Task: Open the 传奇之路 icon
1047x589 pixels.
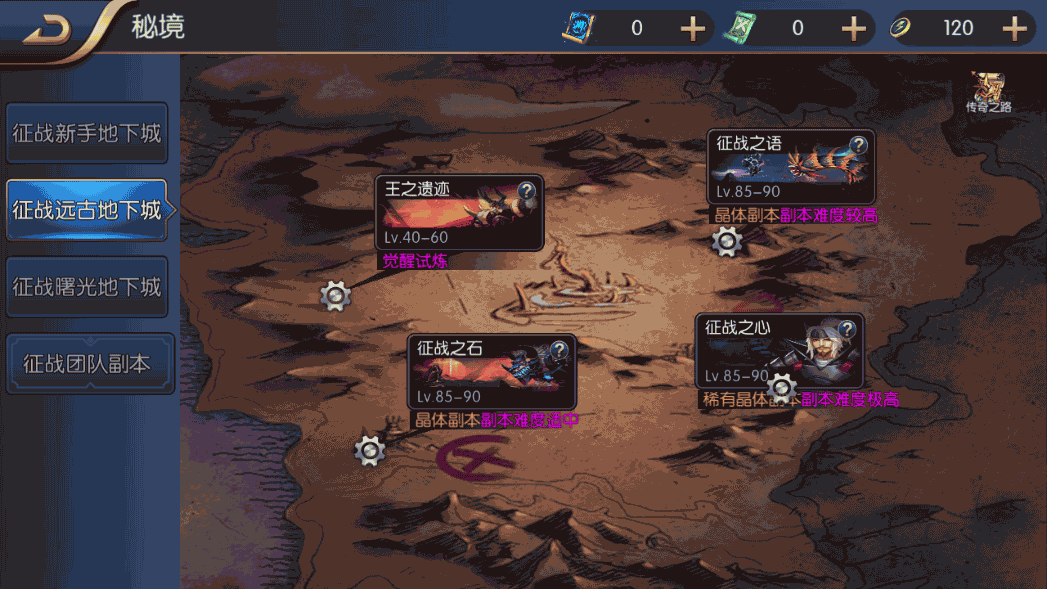Action: pyautogui.click(x=988, y=92)
